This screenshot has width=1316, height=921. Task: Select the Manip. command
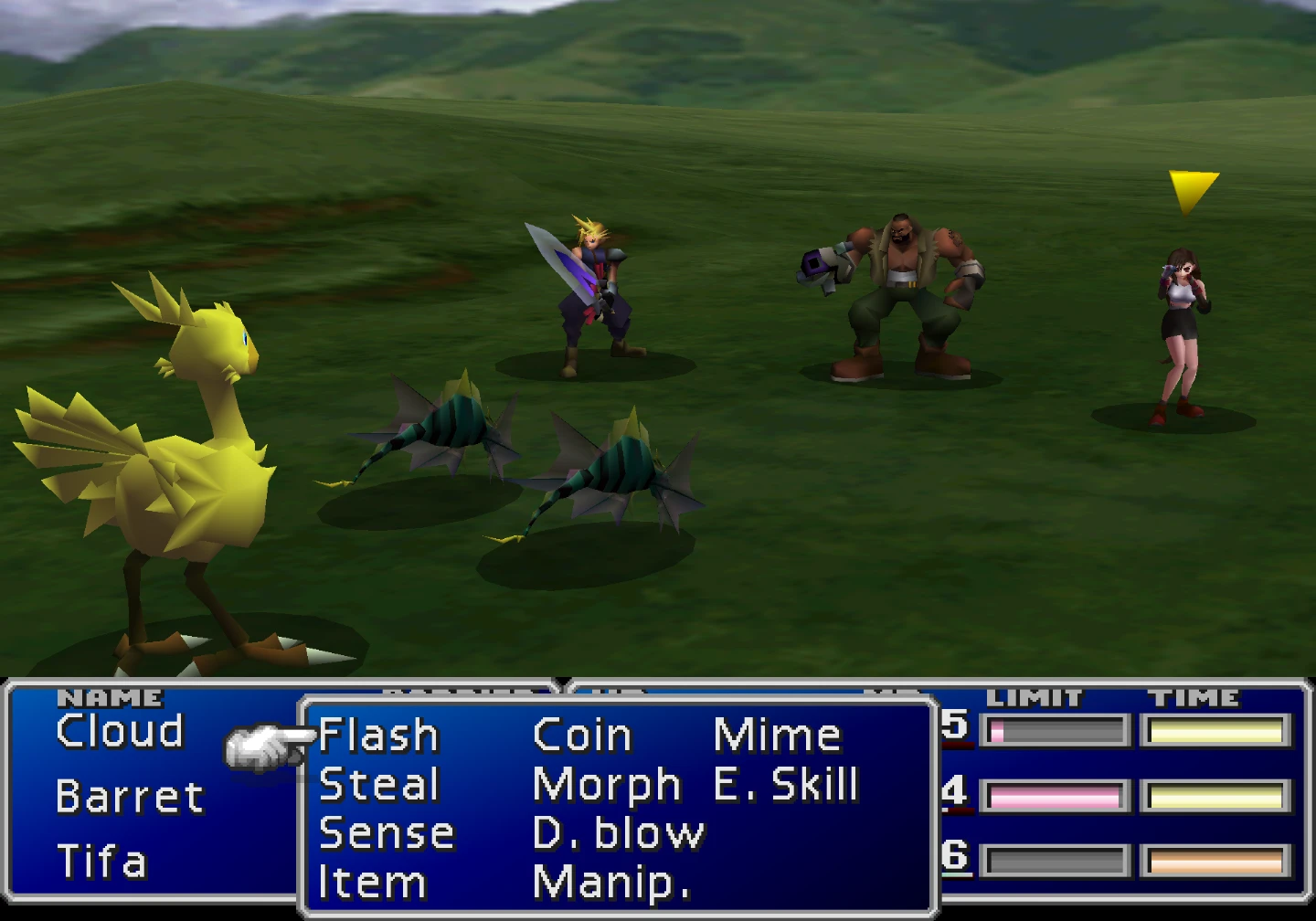pyautogui.click(x=610, y=883)
